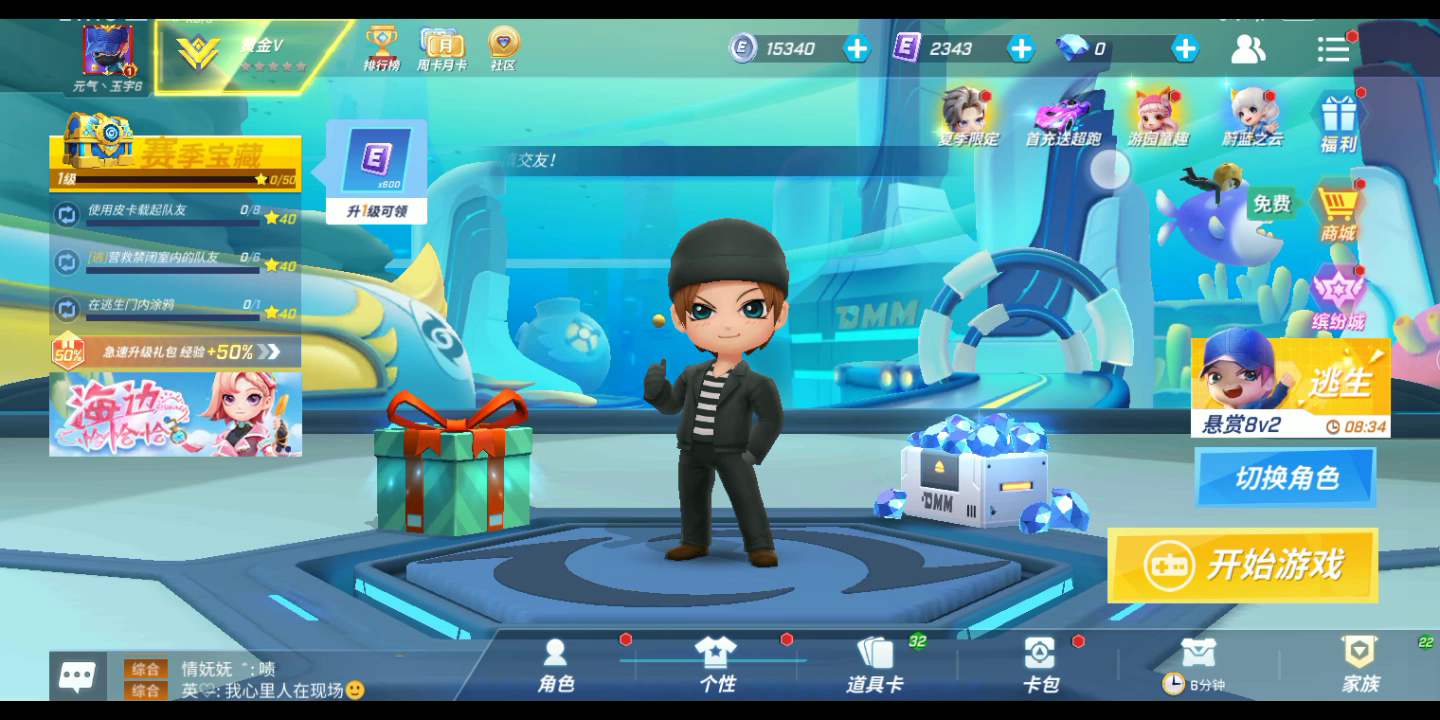The width and height of the screenshot is (1440, 720).
Task: Open the friends list icon
Action: [1247, 49]
